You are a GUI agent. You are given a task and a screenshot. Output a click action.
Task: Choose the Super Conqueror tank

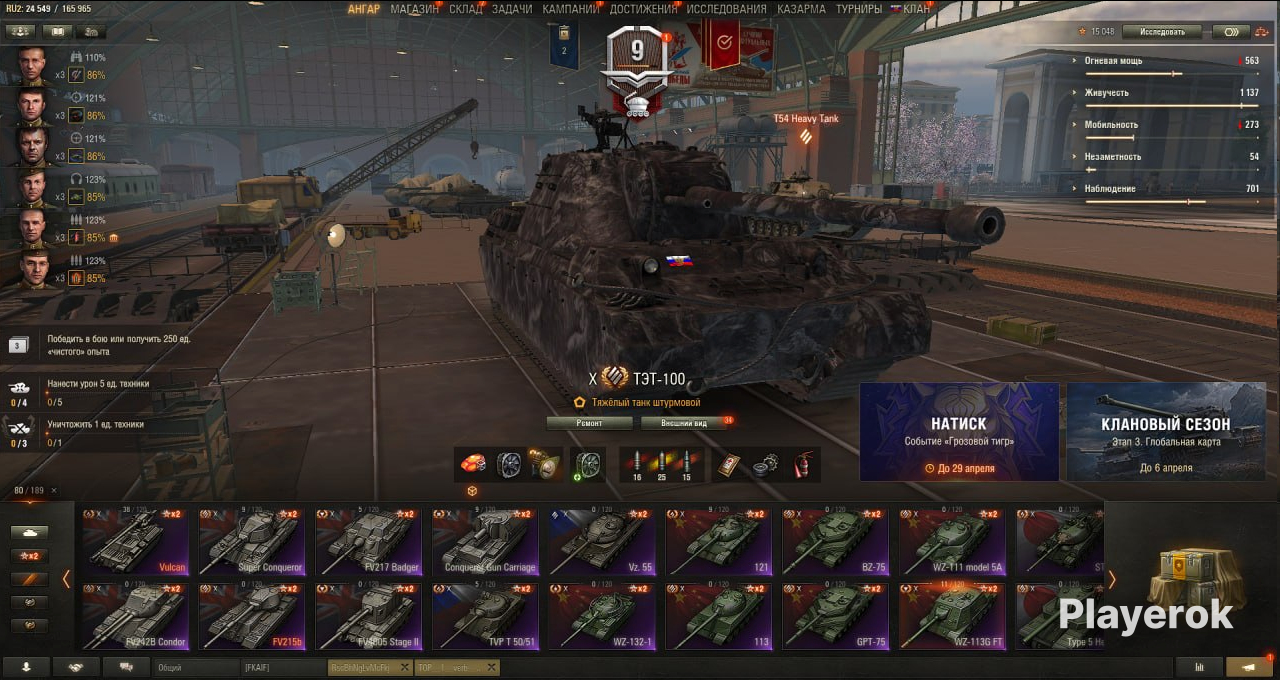[251, 542]
